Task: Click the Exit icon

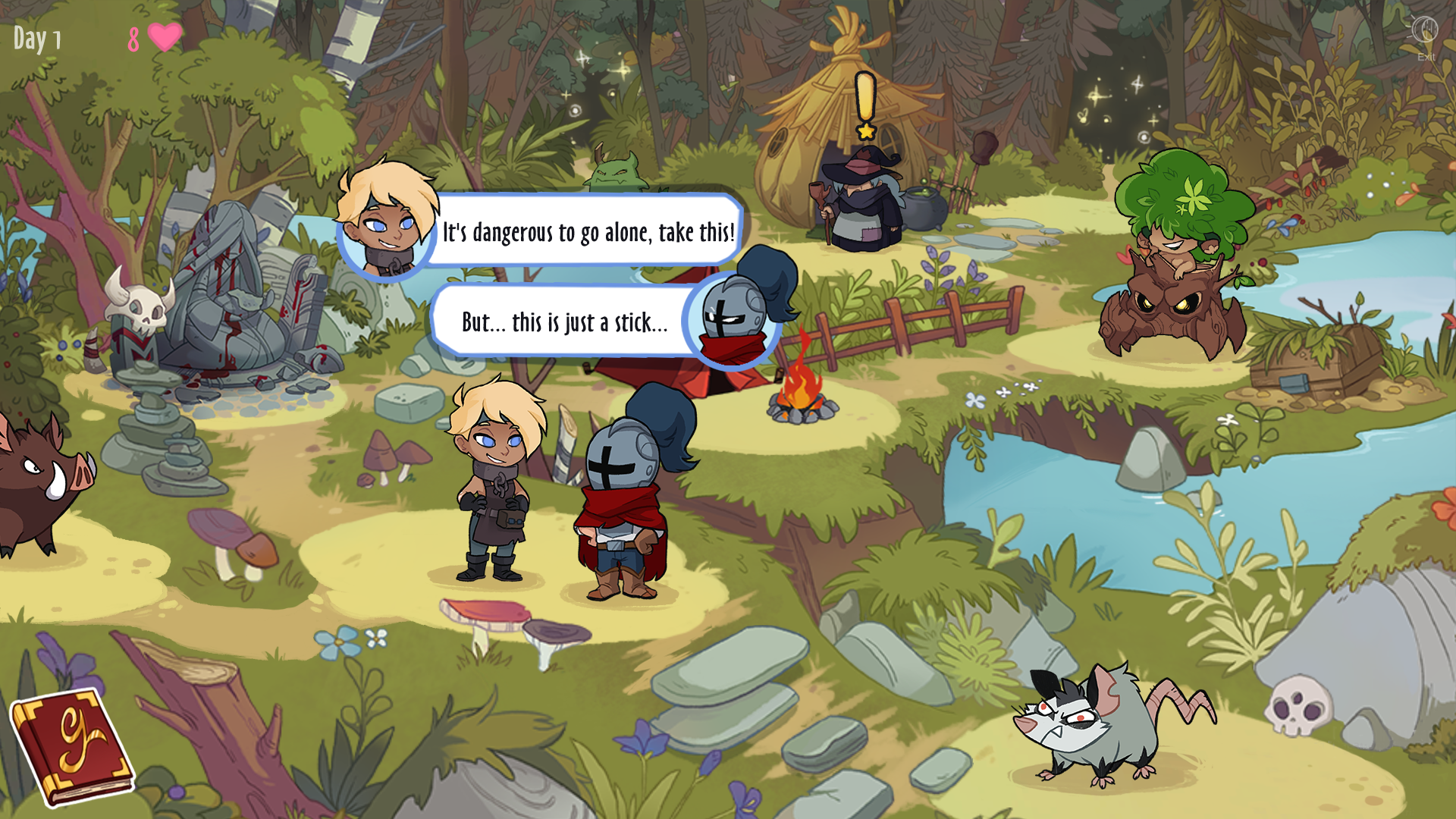Action: click(1426, 32)
